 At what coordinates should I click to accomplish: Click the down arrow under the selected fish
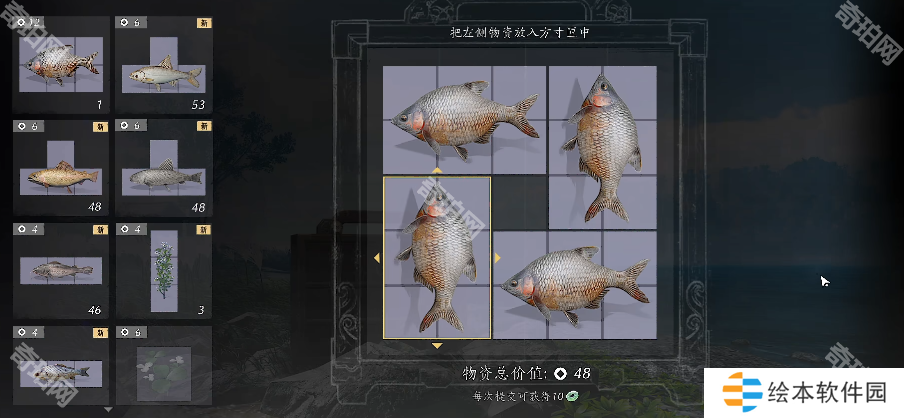click(437, 346)
